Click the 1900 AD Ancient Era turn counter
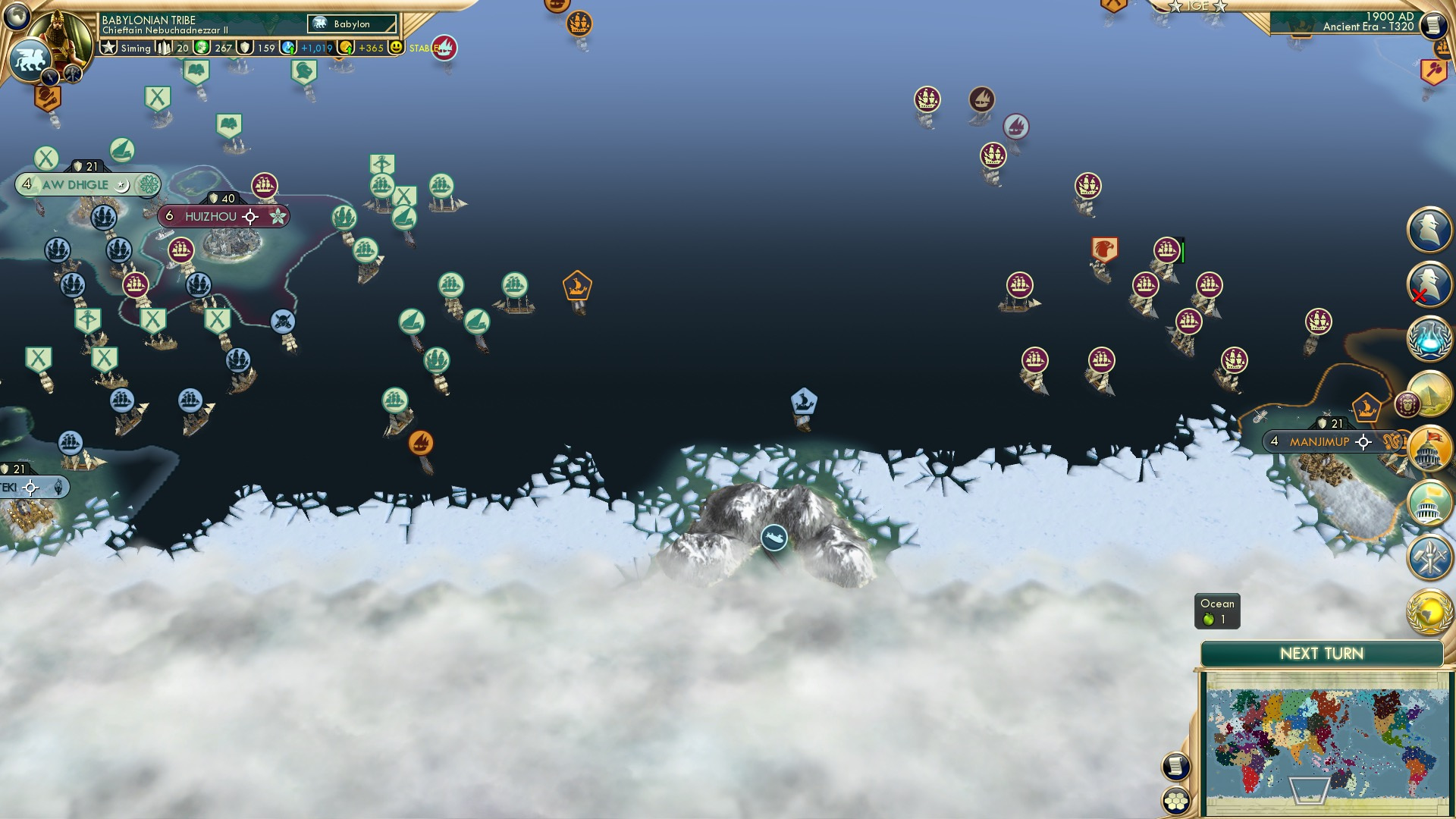 click(1365, 23)
